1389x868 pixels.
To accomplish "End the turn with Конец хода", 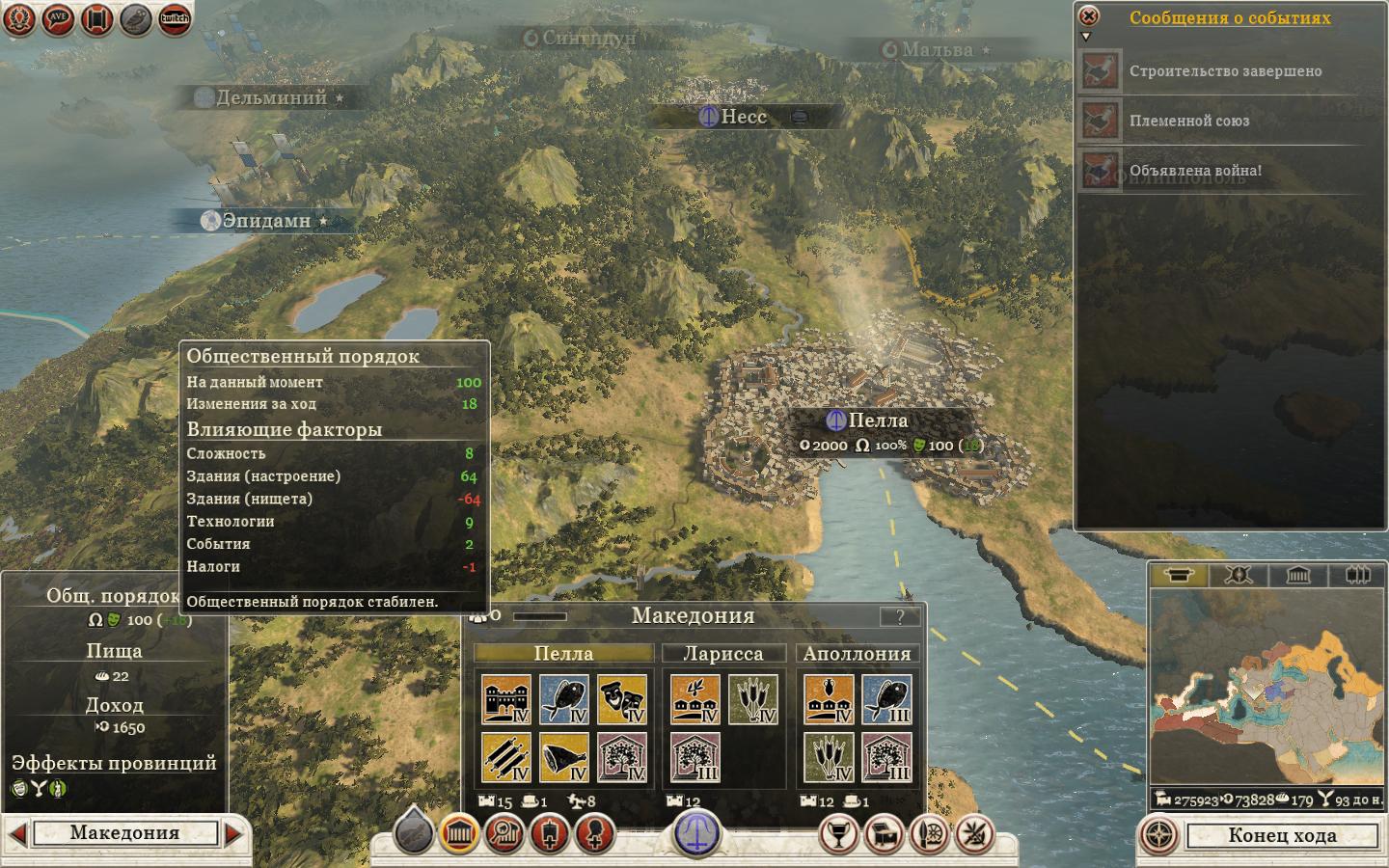I will [x=1281, y=835].
